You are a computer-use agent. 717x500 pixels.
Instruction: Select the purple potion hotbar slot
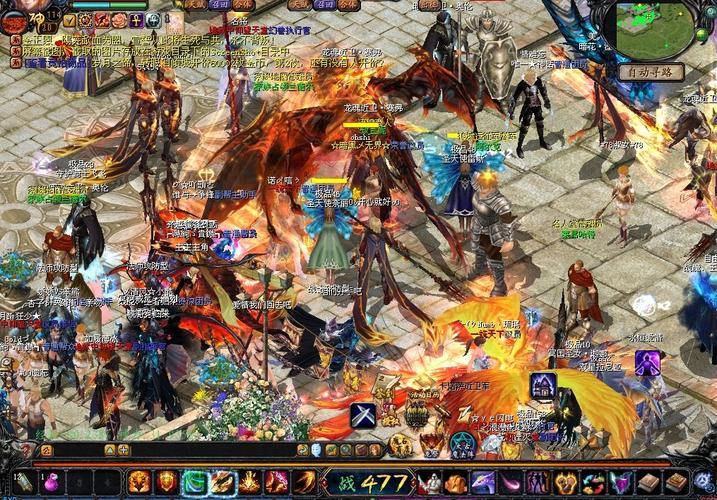50,483
